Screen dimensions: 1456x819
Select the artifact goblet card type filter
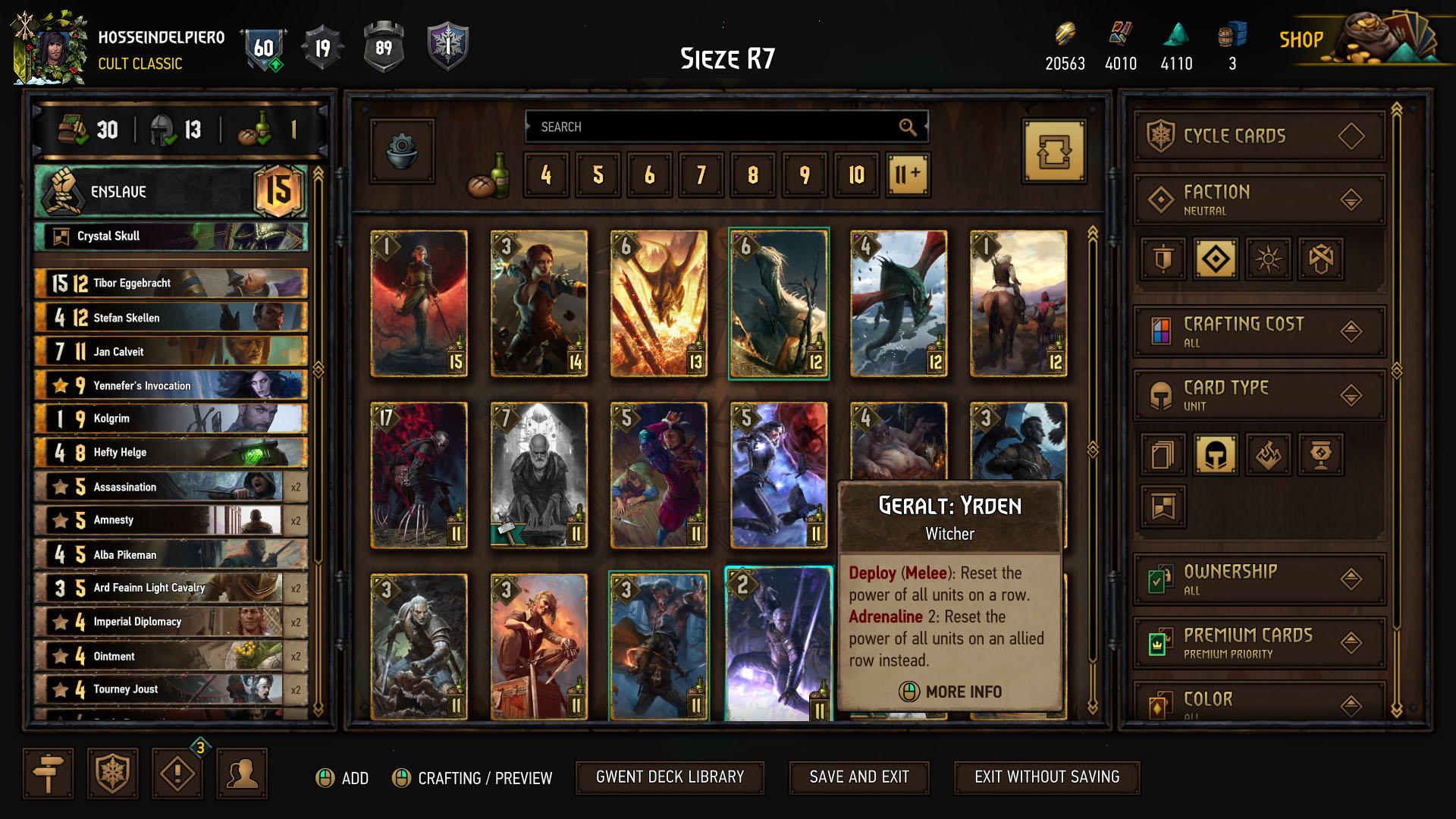pos(1320,454)
